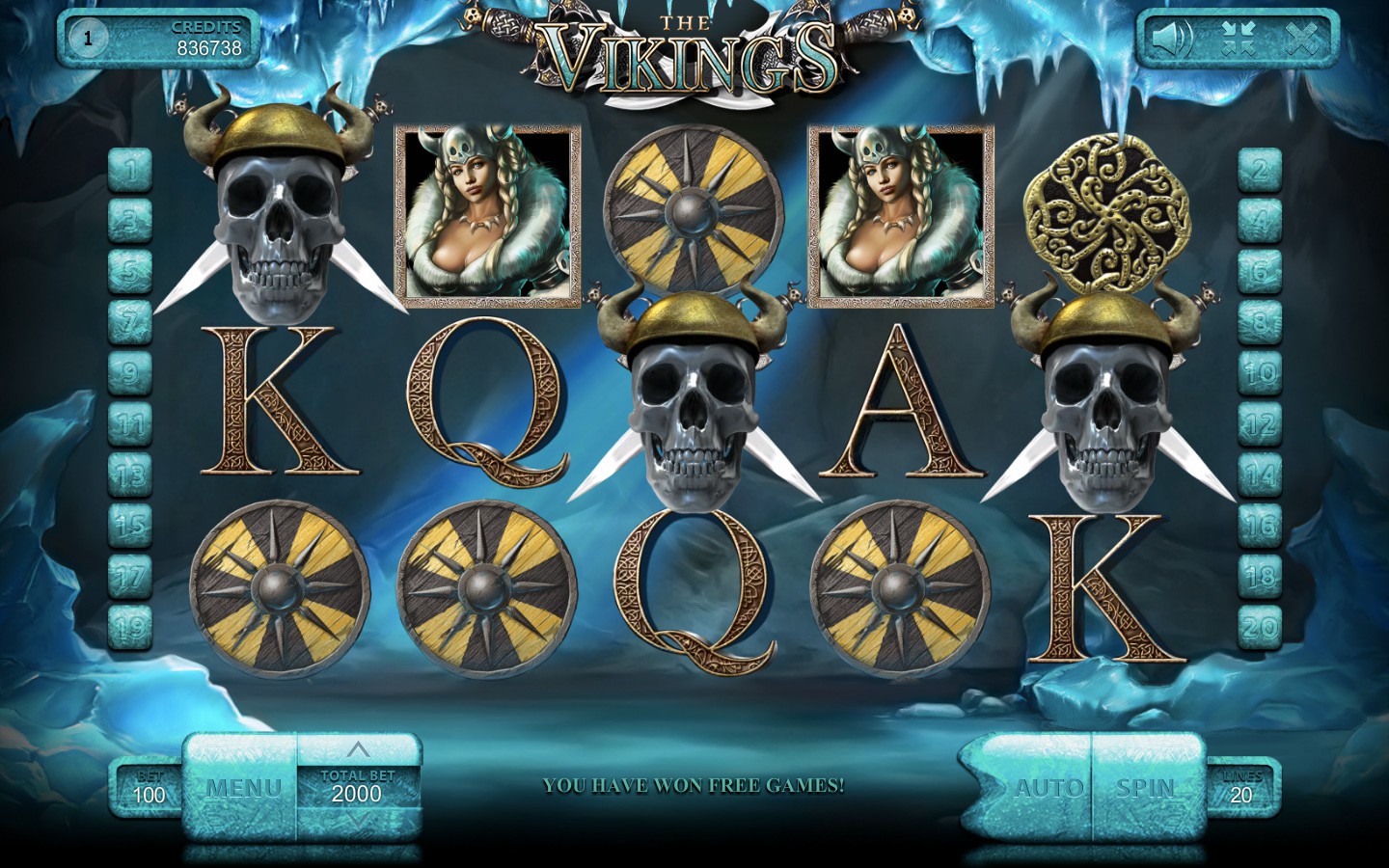The image size is (1389, 868).
Task: Show payline number 6
Action: (1260, 271)
